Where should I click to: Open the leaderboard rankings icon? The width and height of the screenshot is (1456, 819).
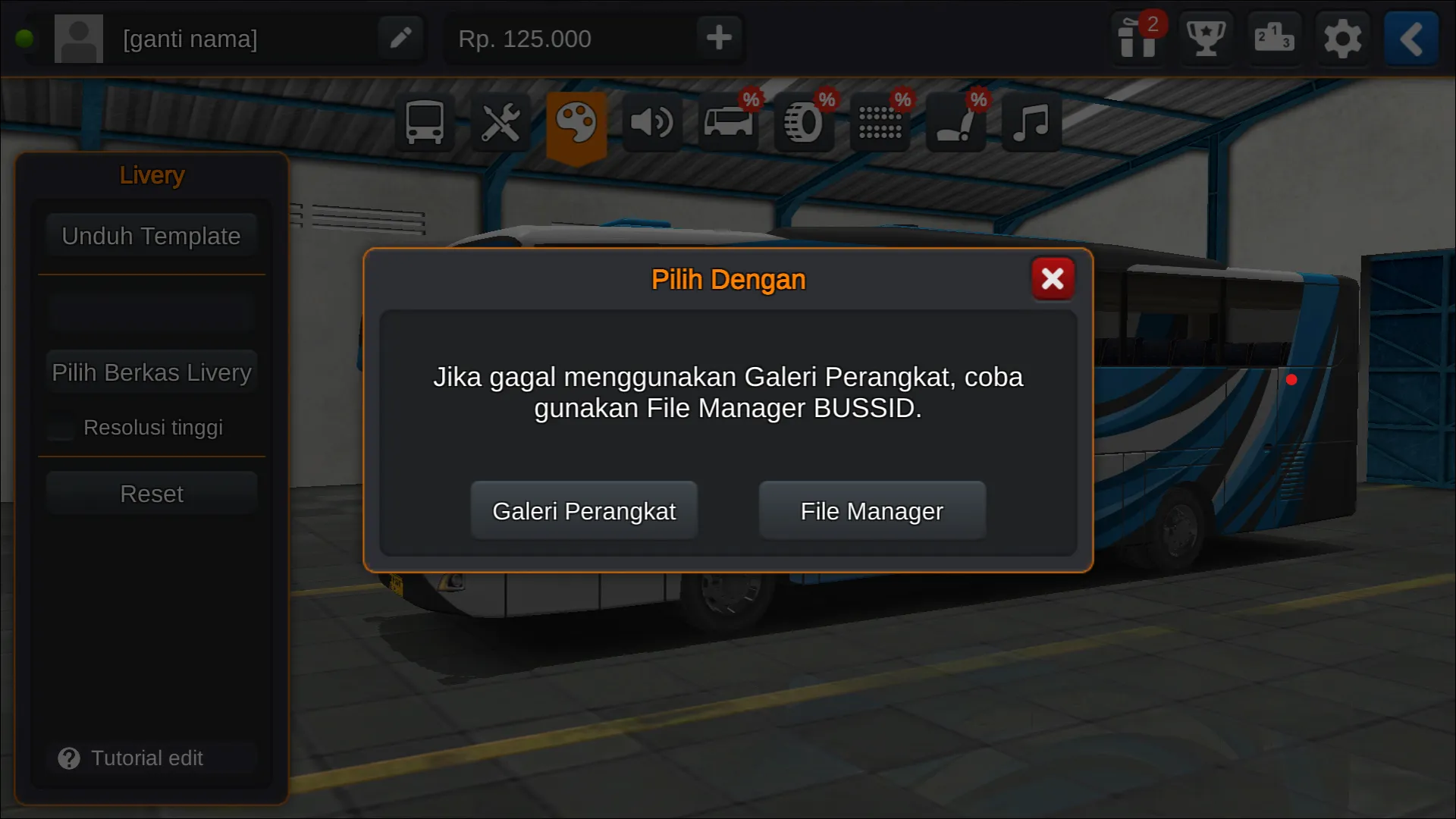pos(1274,39)
